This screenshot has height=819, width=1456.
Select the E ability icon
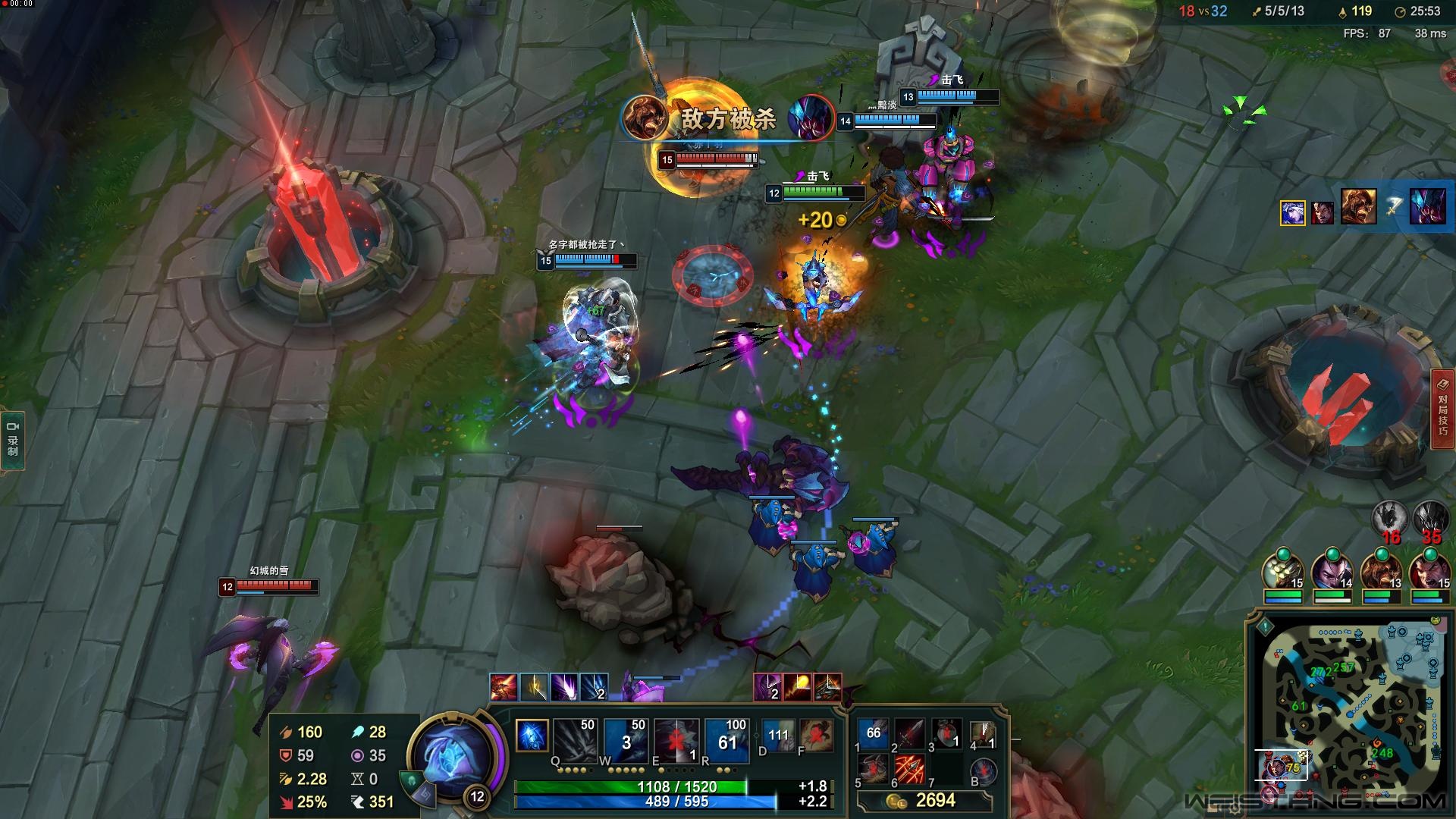click(x=676, y=739)
